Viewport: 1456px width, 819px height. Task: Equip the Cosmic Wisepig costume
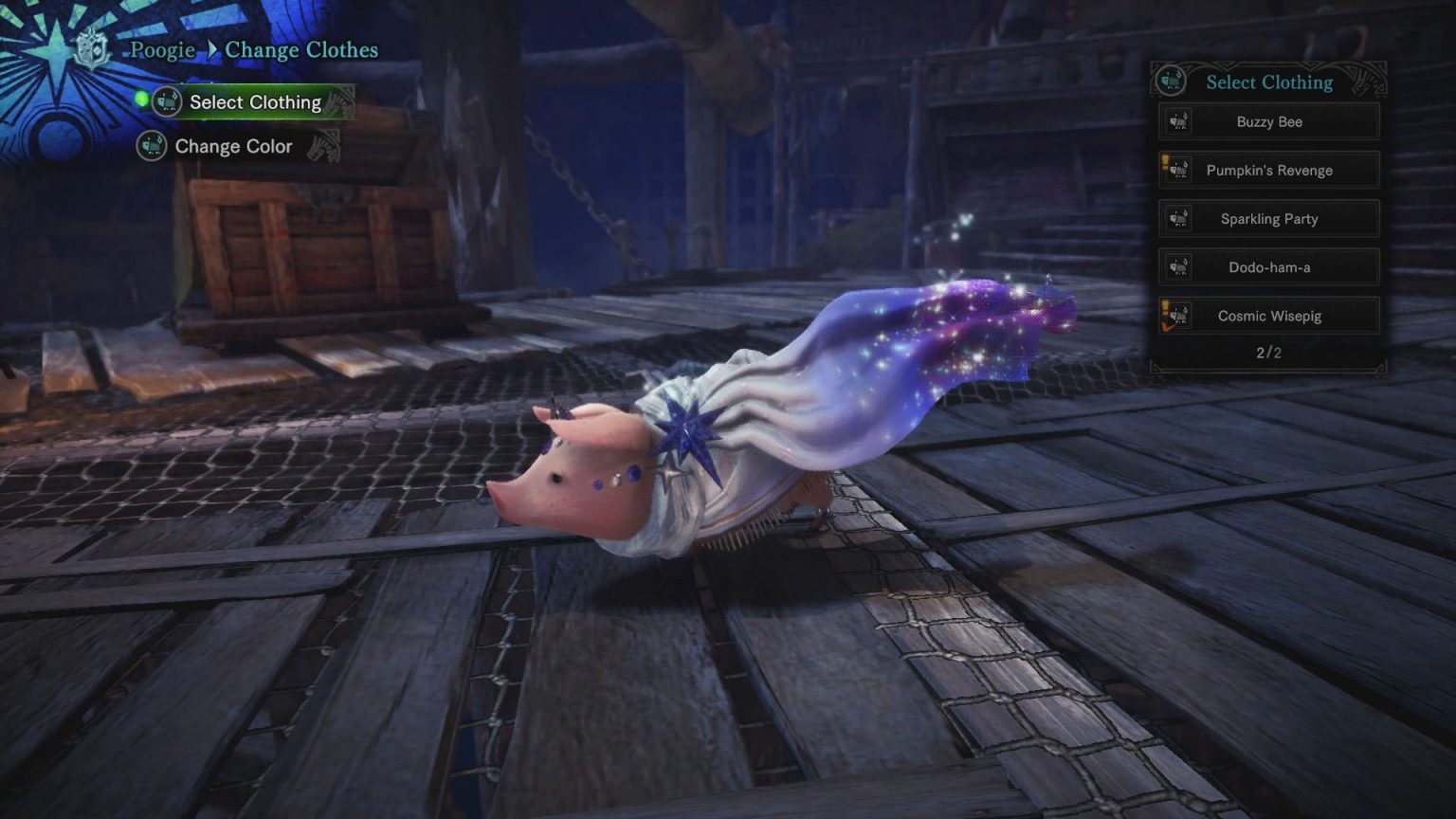tap(1268, 316)
